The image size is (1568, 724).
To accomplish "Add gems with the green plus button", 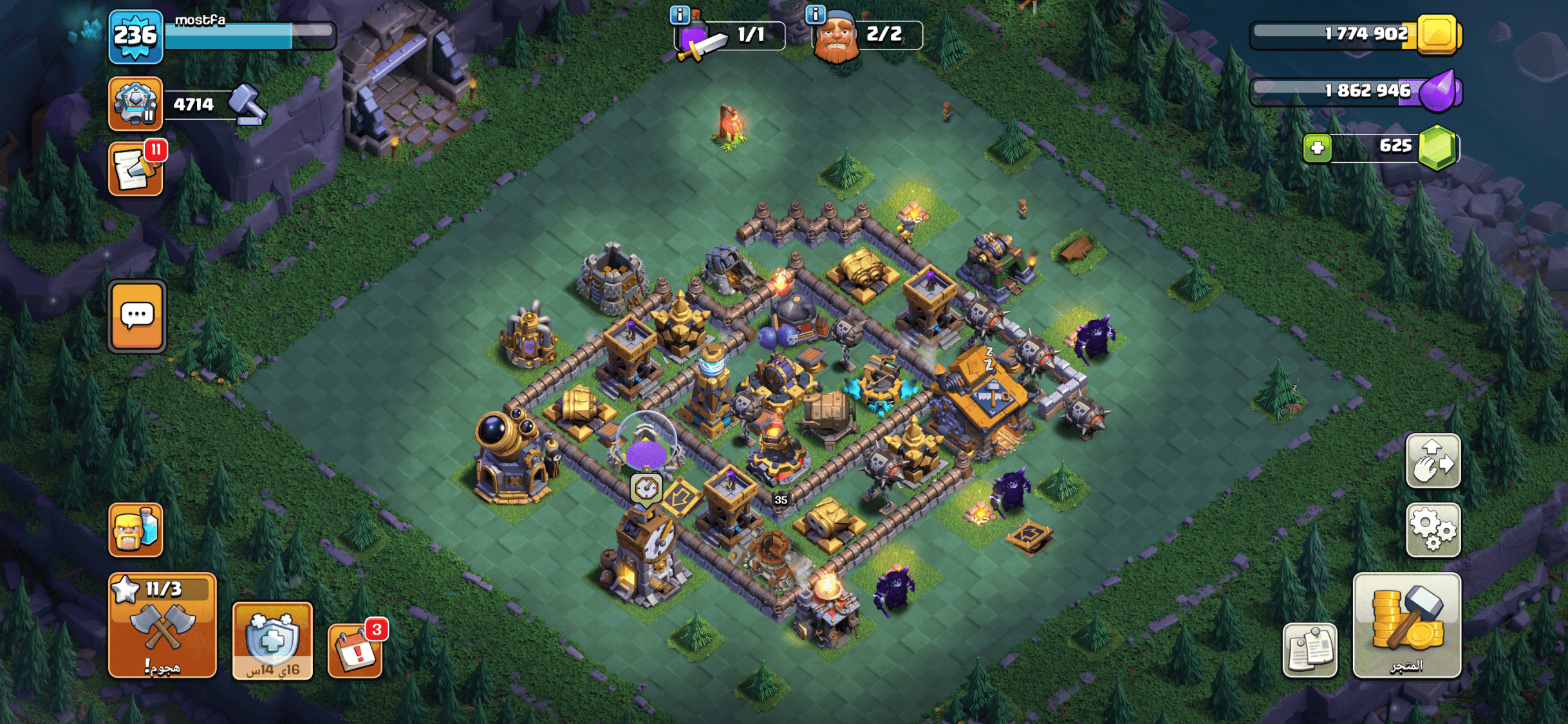I will point(1317,148).
